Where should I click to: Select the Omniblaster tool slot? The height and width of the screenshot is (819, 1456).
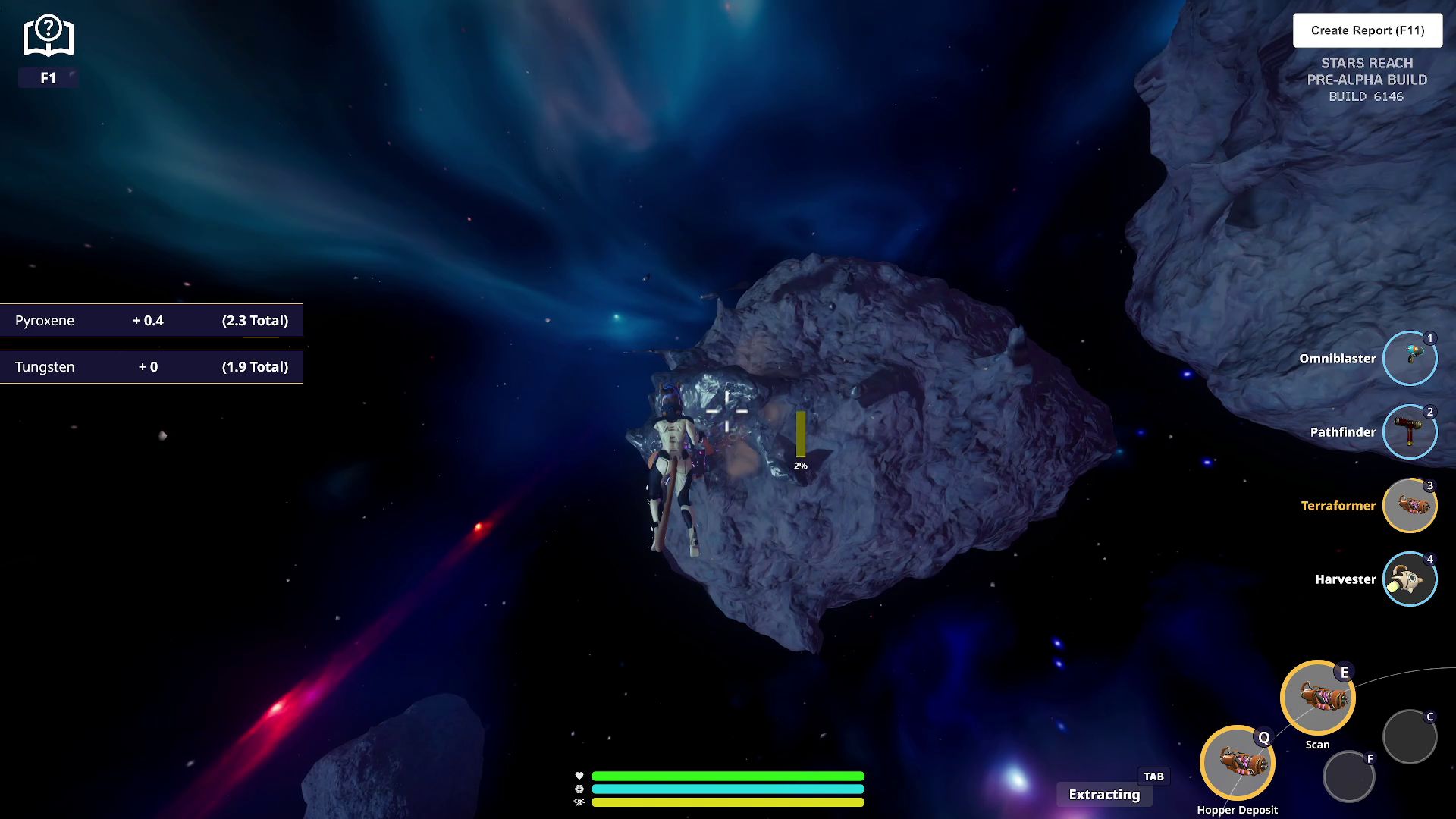1409,359
